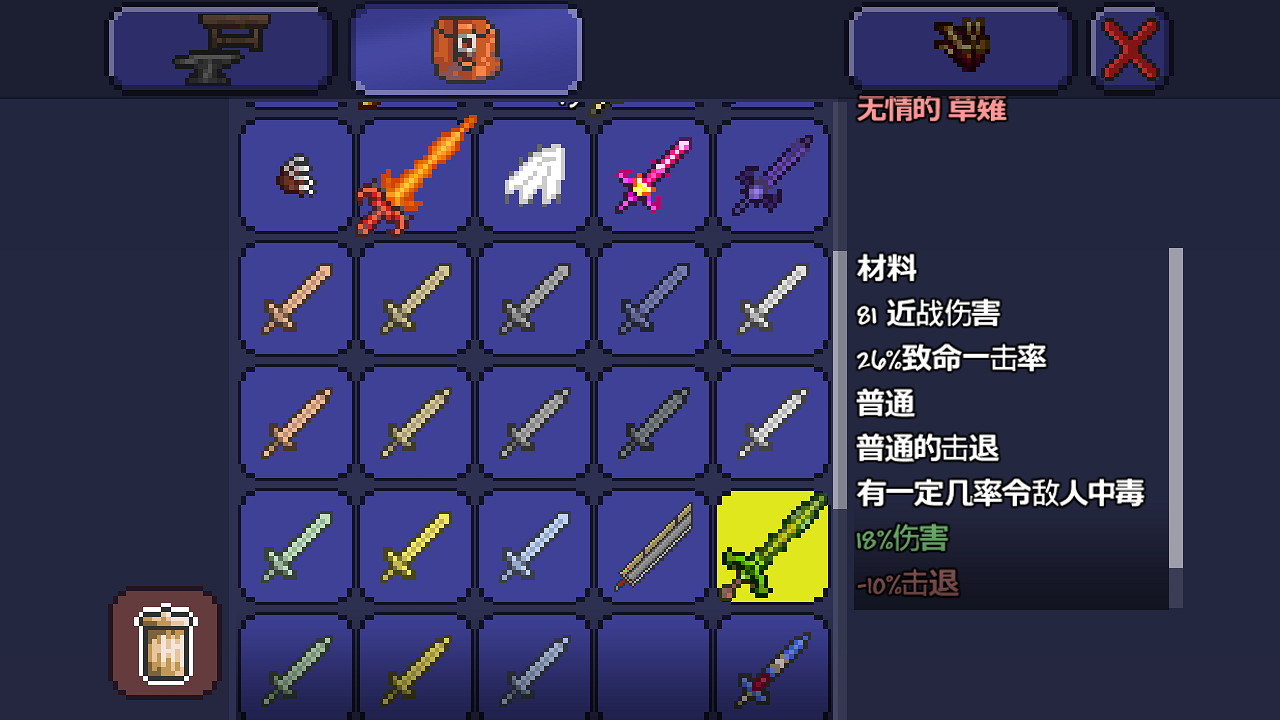Close the inventory with the red X
1280x720 pixels.
(1129, 47)
